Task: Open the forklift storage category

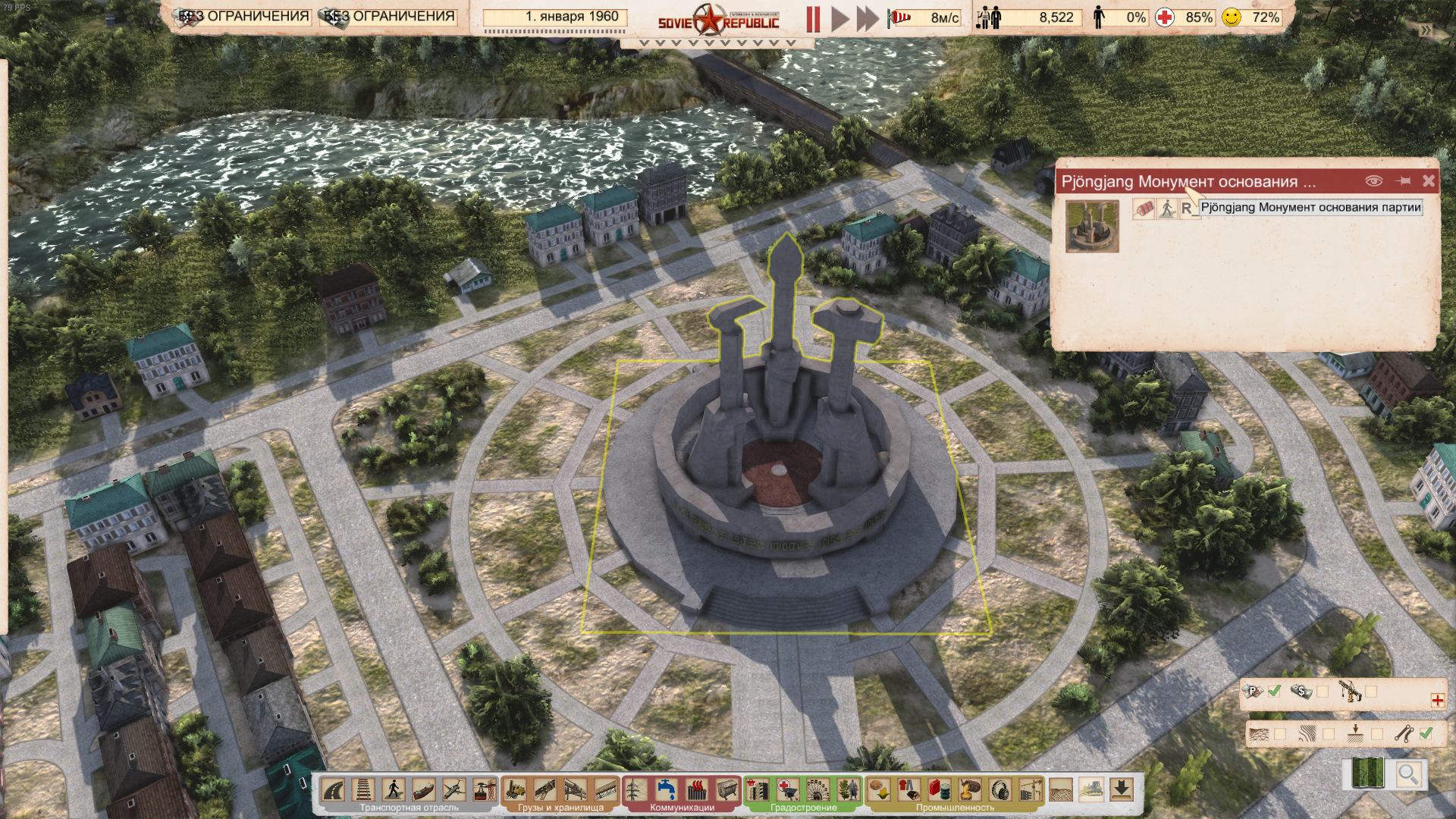Action: click(x=516, y=790)
